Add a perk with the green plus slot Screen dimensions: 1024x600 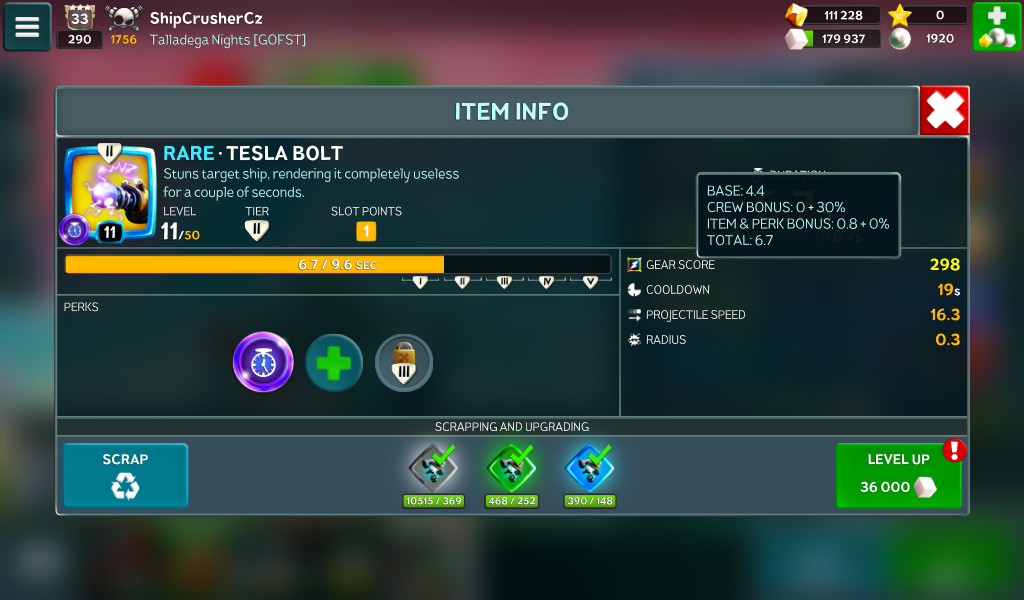(334, 362)
